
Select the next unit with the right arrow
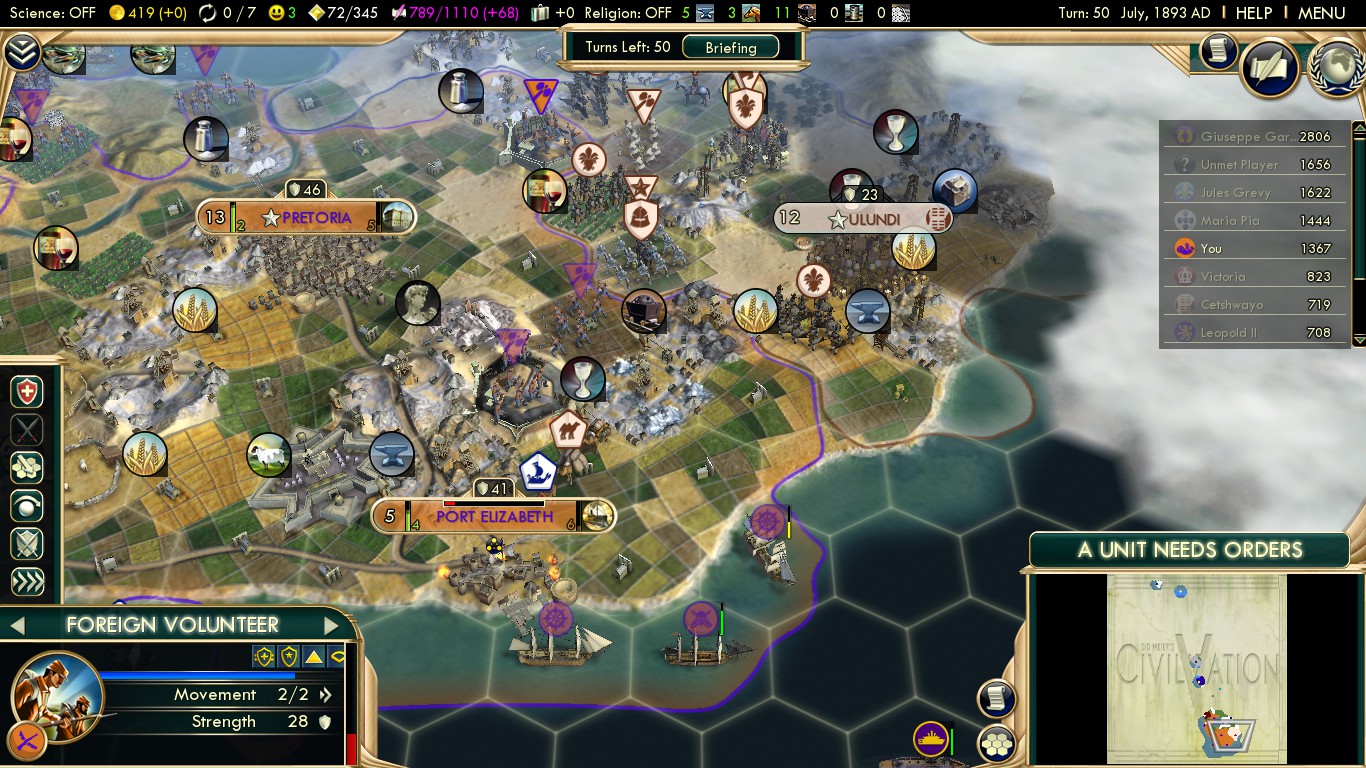pos(332,626)
